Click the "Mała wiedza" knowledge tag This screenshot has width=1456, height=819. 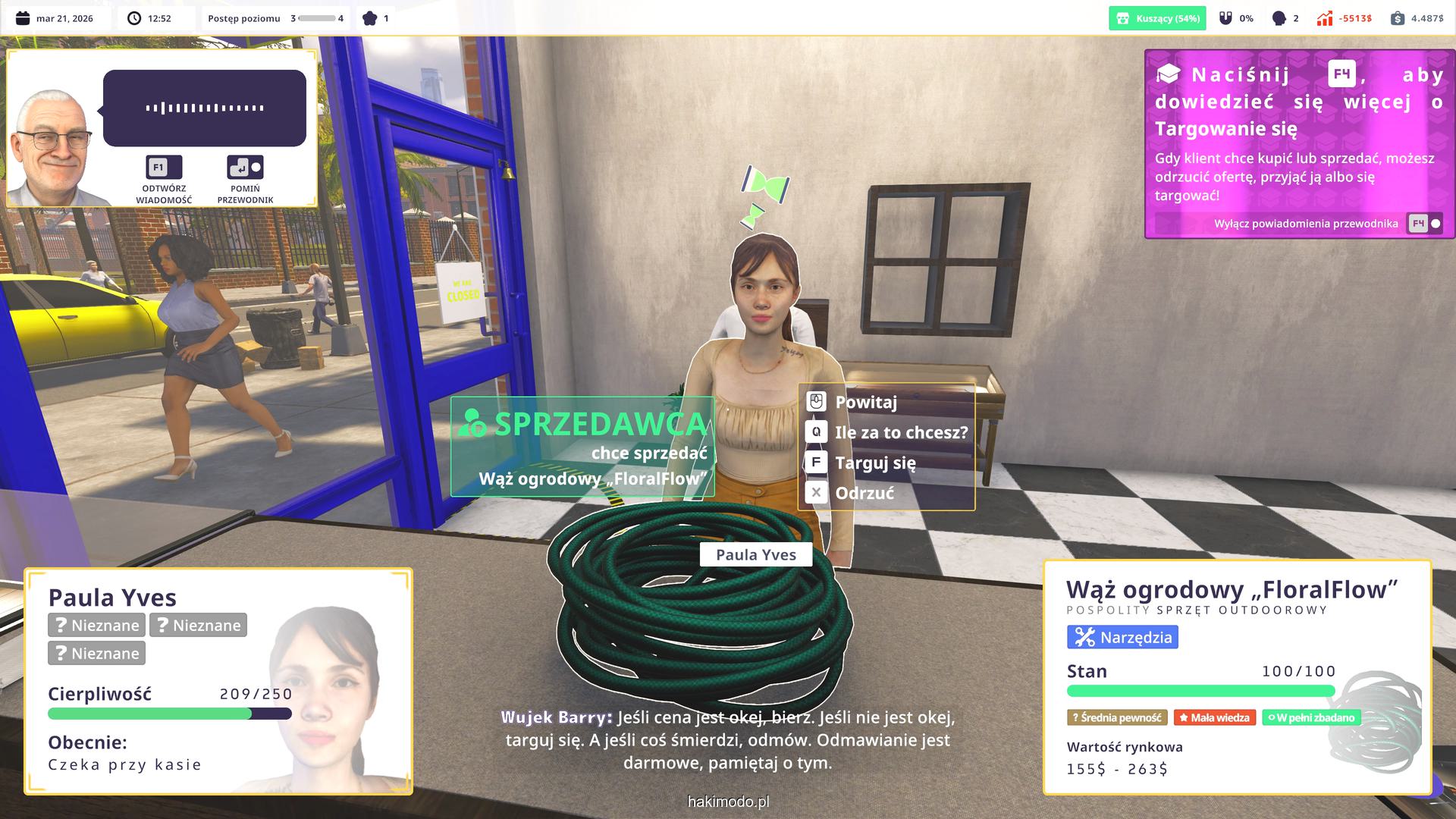tap(1214, 717)
